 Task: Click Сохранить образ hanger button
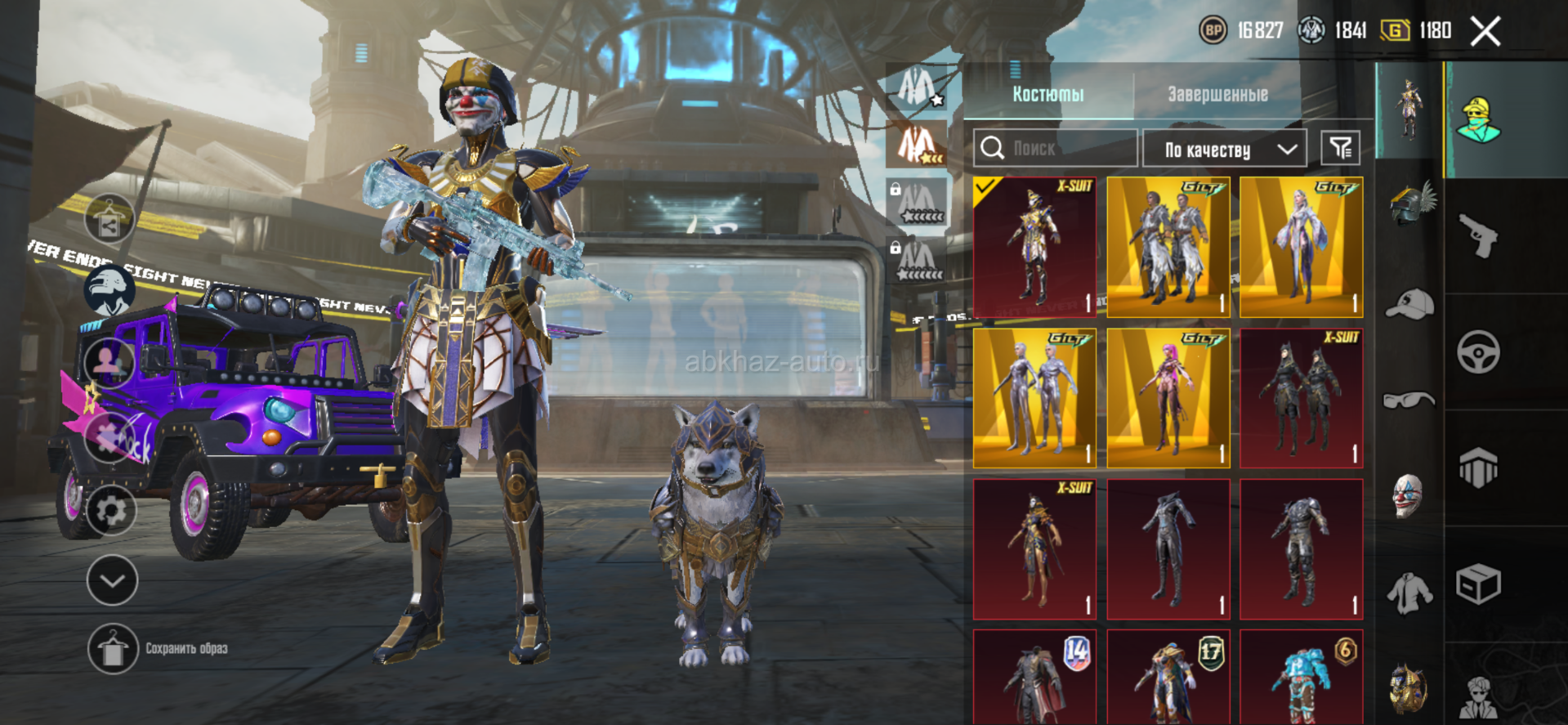click(x=113, y=649)
